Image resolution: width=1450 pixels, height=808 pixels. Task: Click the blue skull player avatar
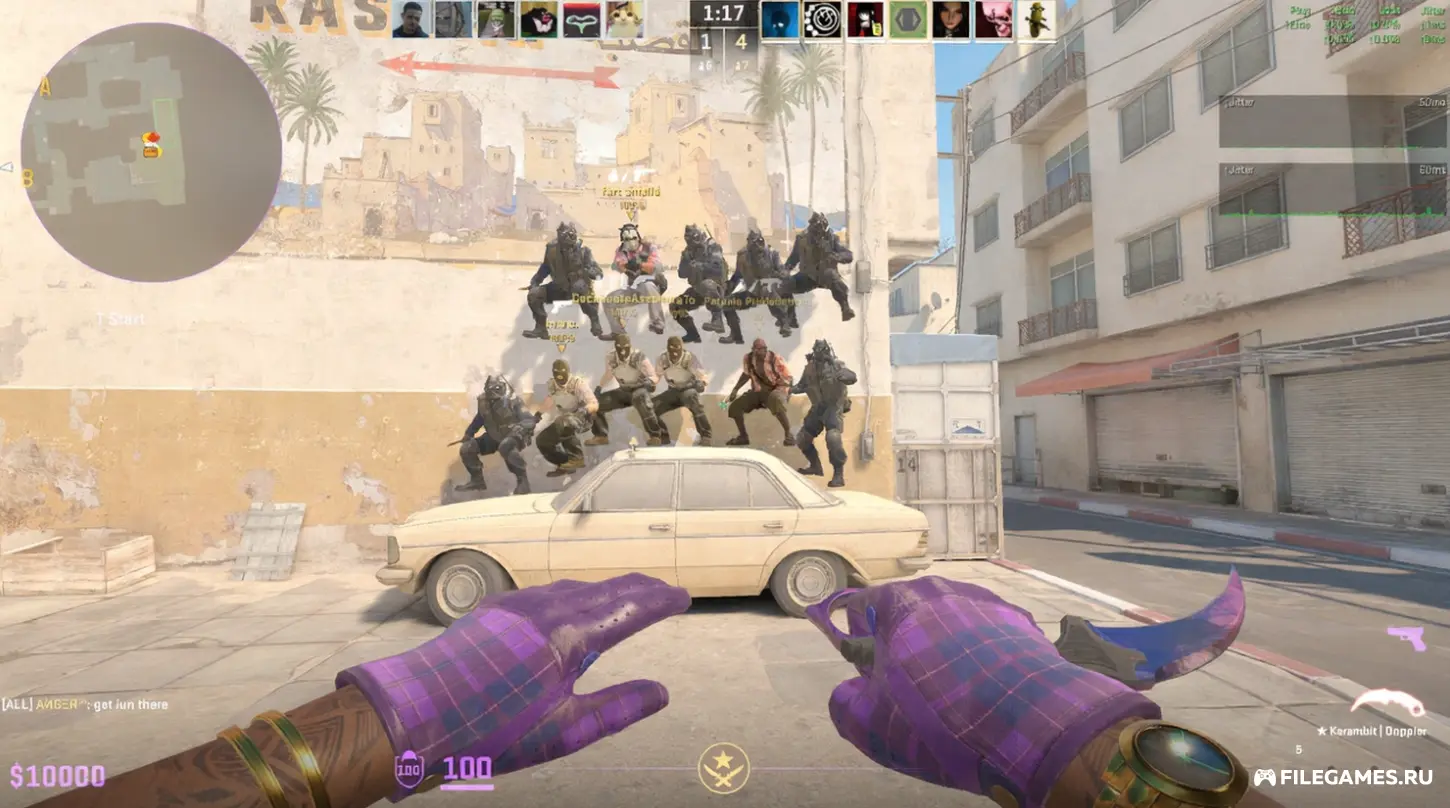(780, 19)
